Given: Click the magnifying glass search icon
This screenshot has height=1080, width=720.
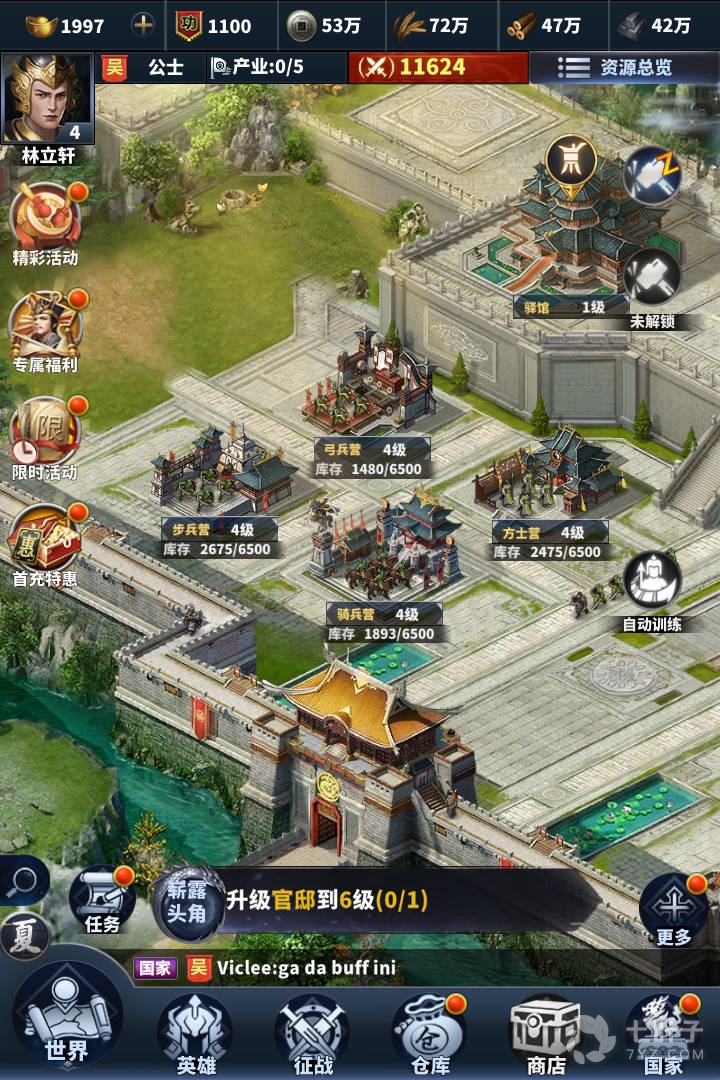Looking at the screenshot, I should click(x=22, y=881).
